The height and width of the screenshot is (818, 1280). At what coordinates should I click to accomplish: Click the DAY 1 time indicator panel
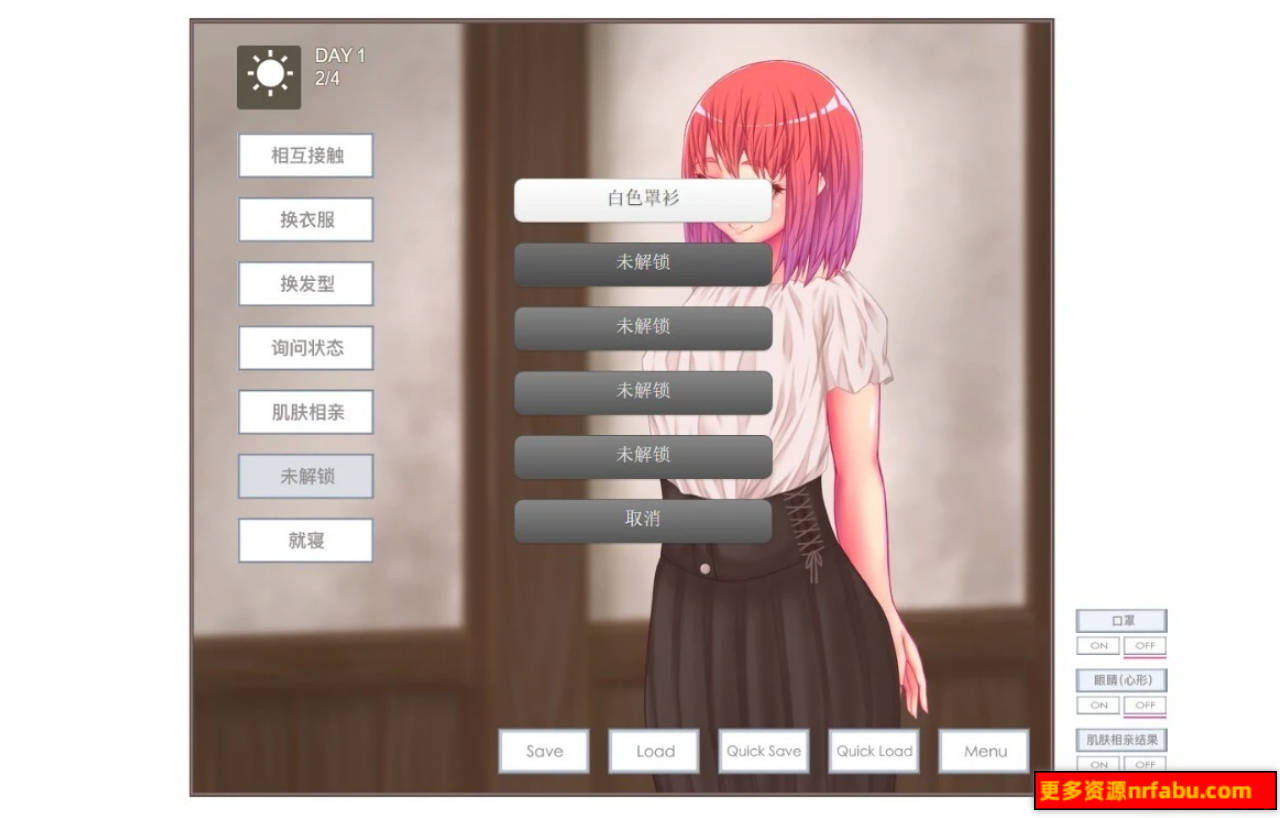[338, 68]
